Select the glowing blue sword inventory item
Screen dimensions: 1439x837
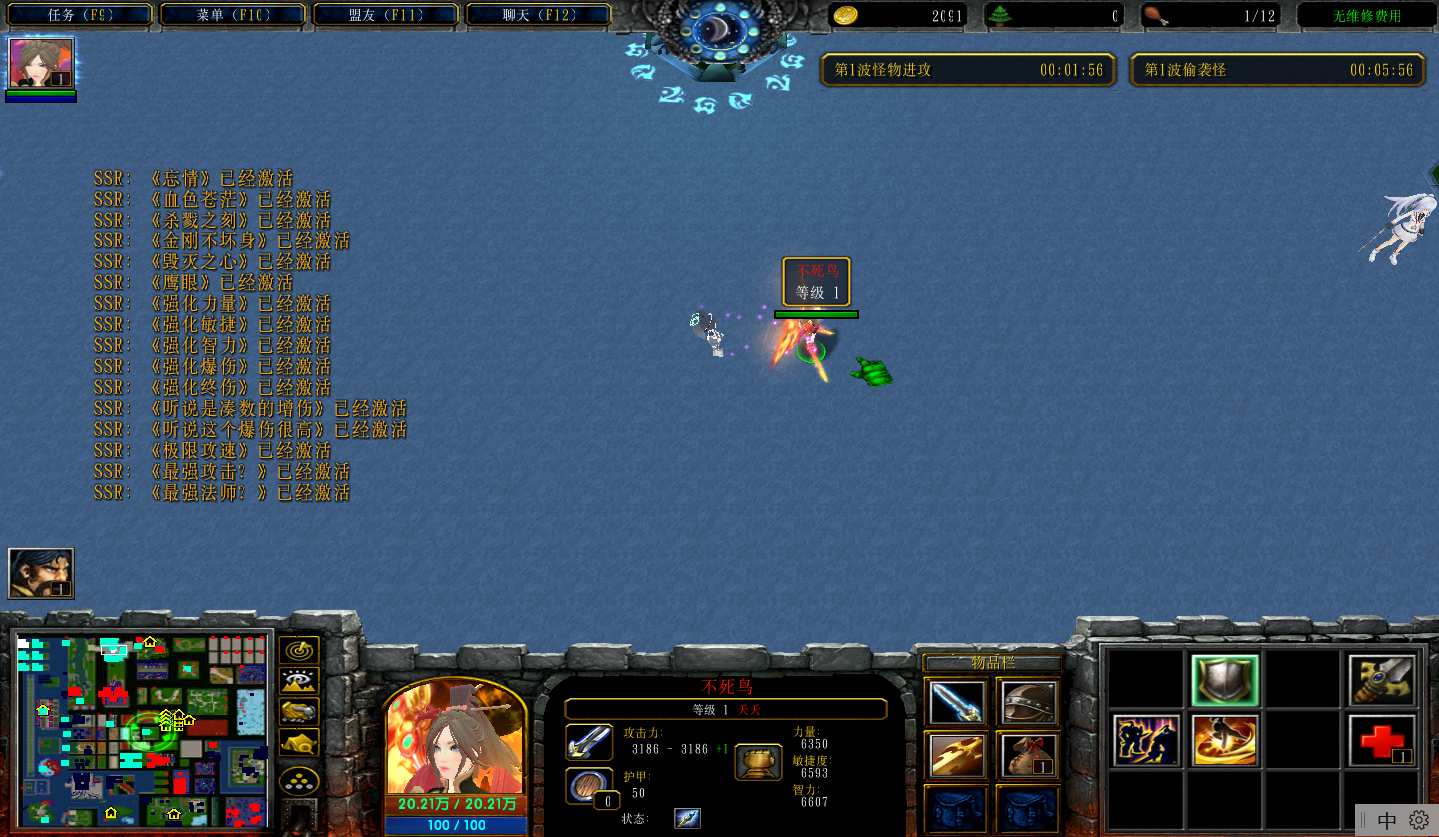pos(956,702)
